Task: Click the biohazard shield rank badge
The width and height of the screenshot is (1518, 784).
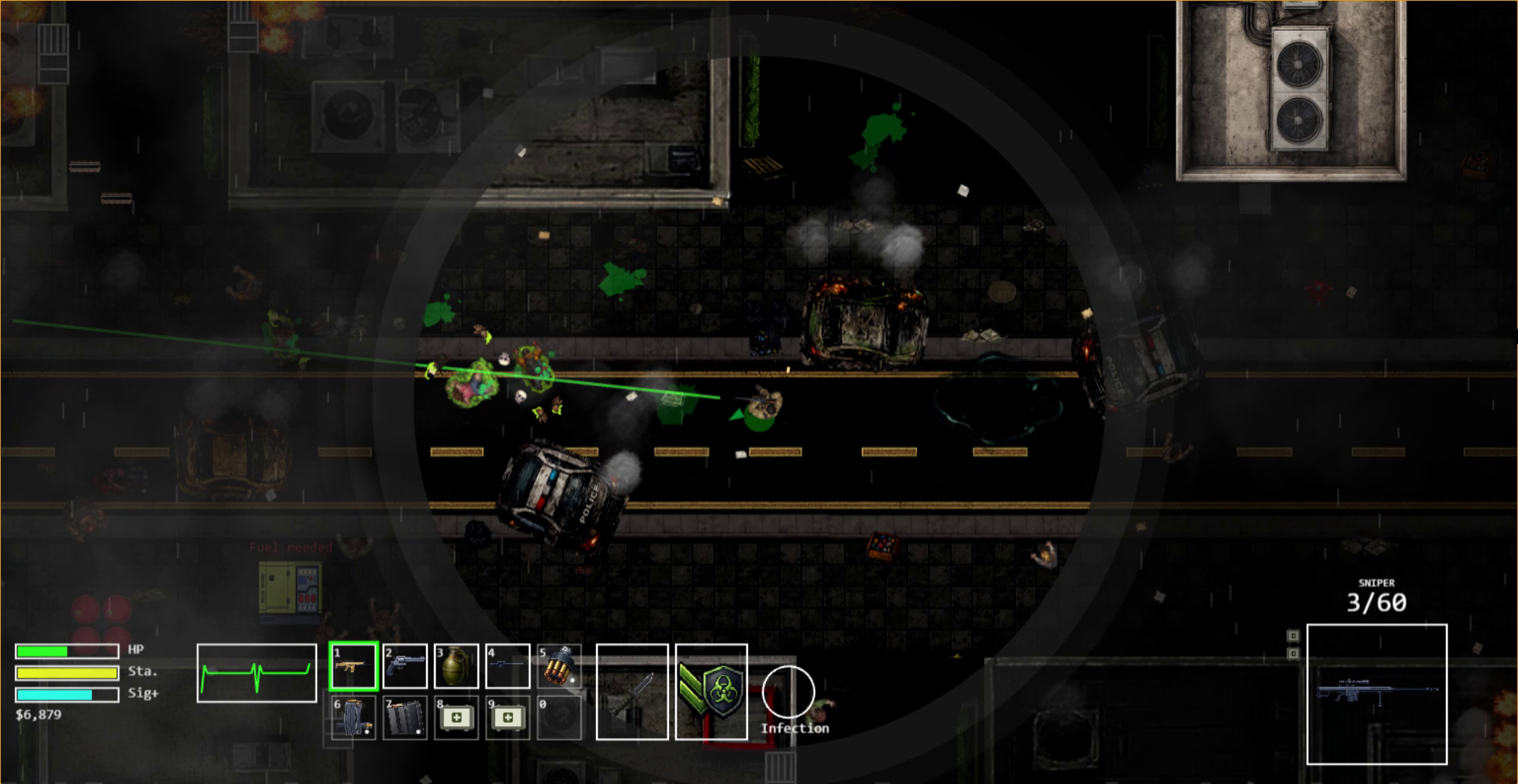Action: 712,692
